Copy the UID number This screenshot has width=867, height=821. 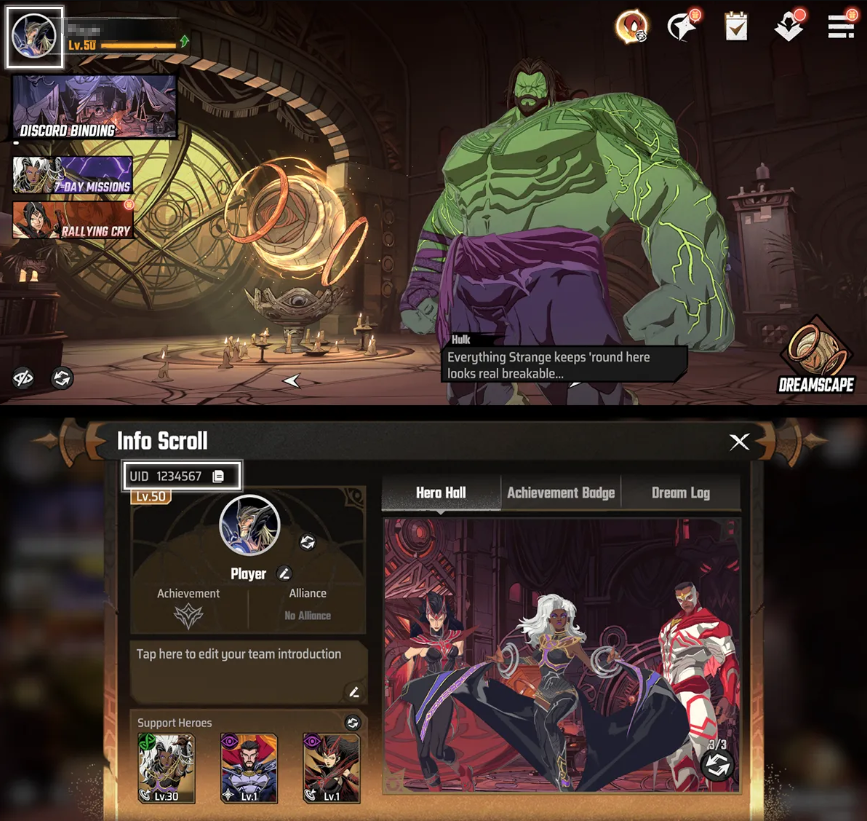pyautogui.click(x=218, y=476)
